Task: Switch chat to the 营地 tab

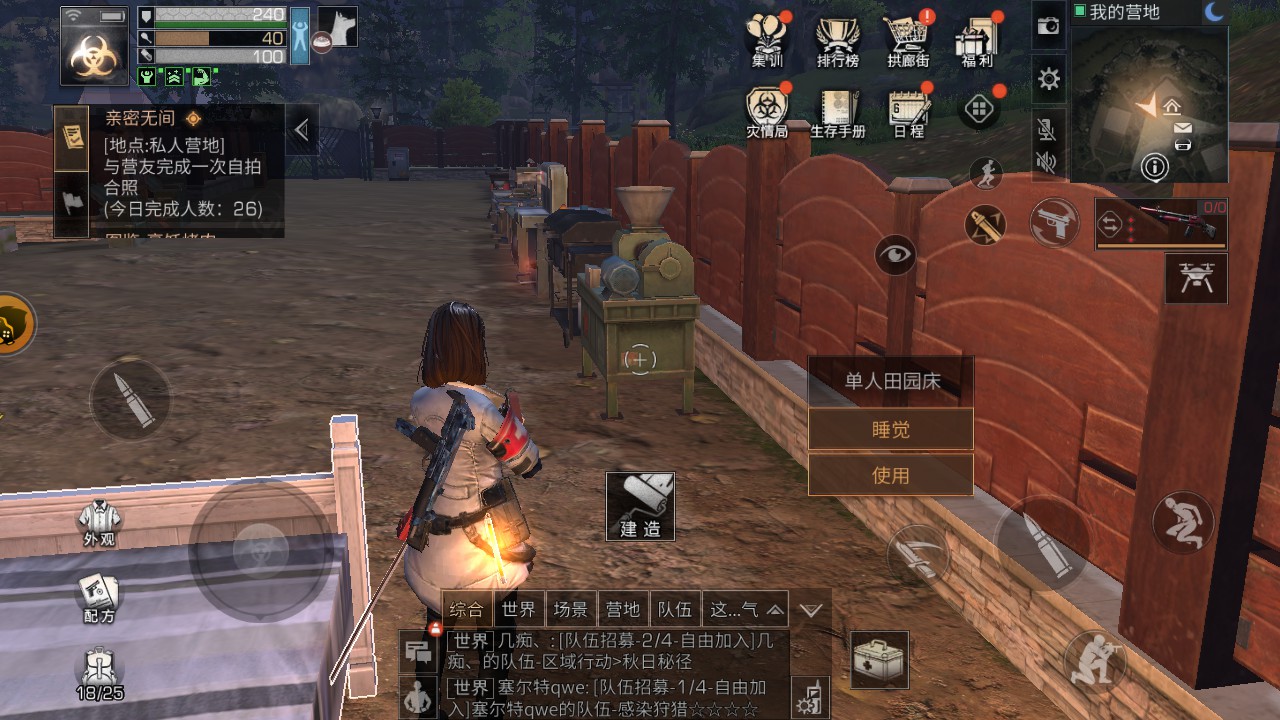Action: click(x=622, y=609)
